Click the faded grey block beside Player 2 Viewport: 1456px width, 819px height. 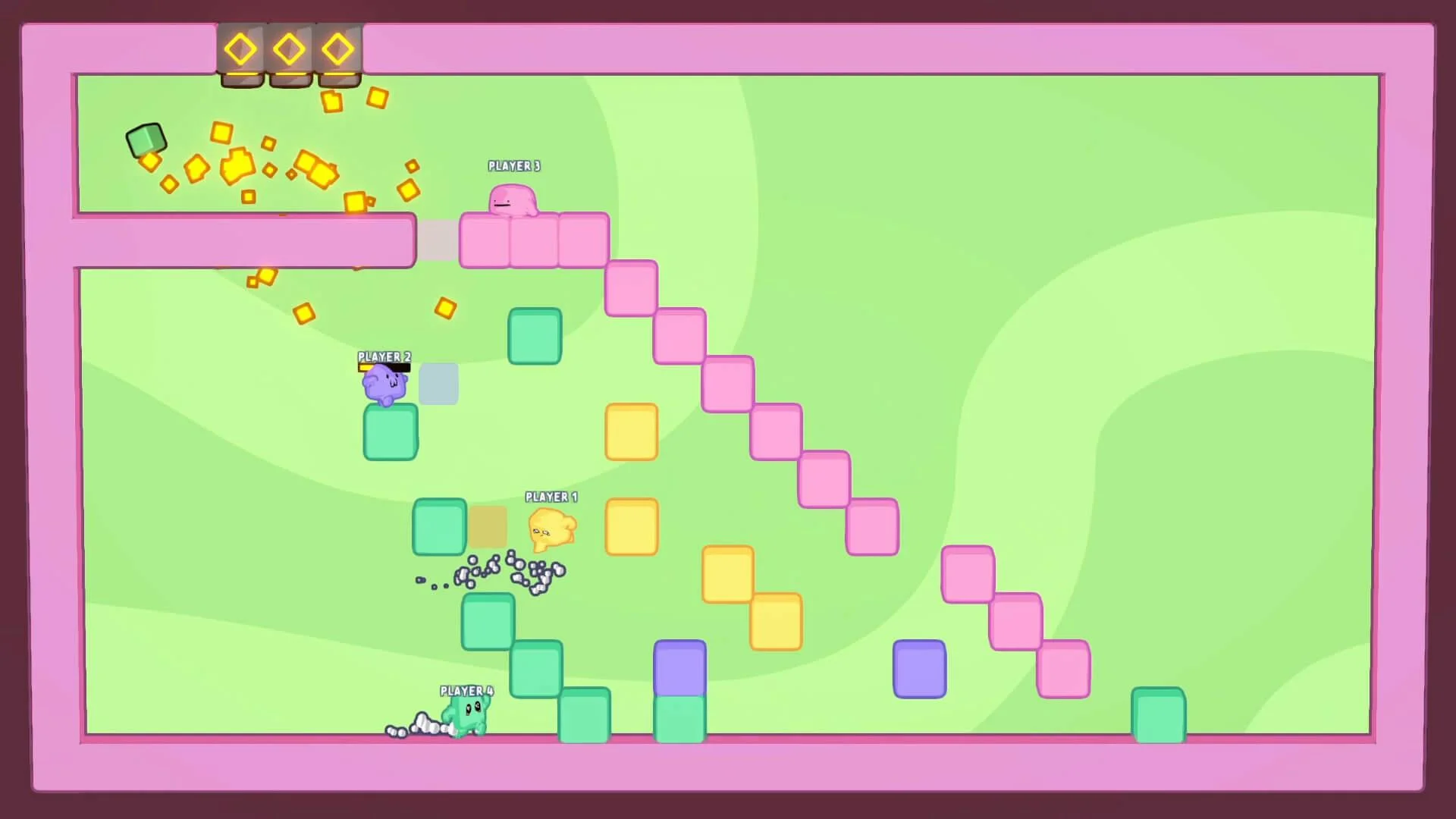pyautogui.click(x=438, y=385)
